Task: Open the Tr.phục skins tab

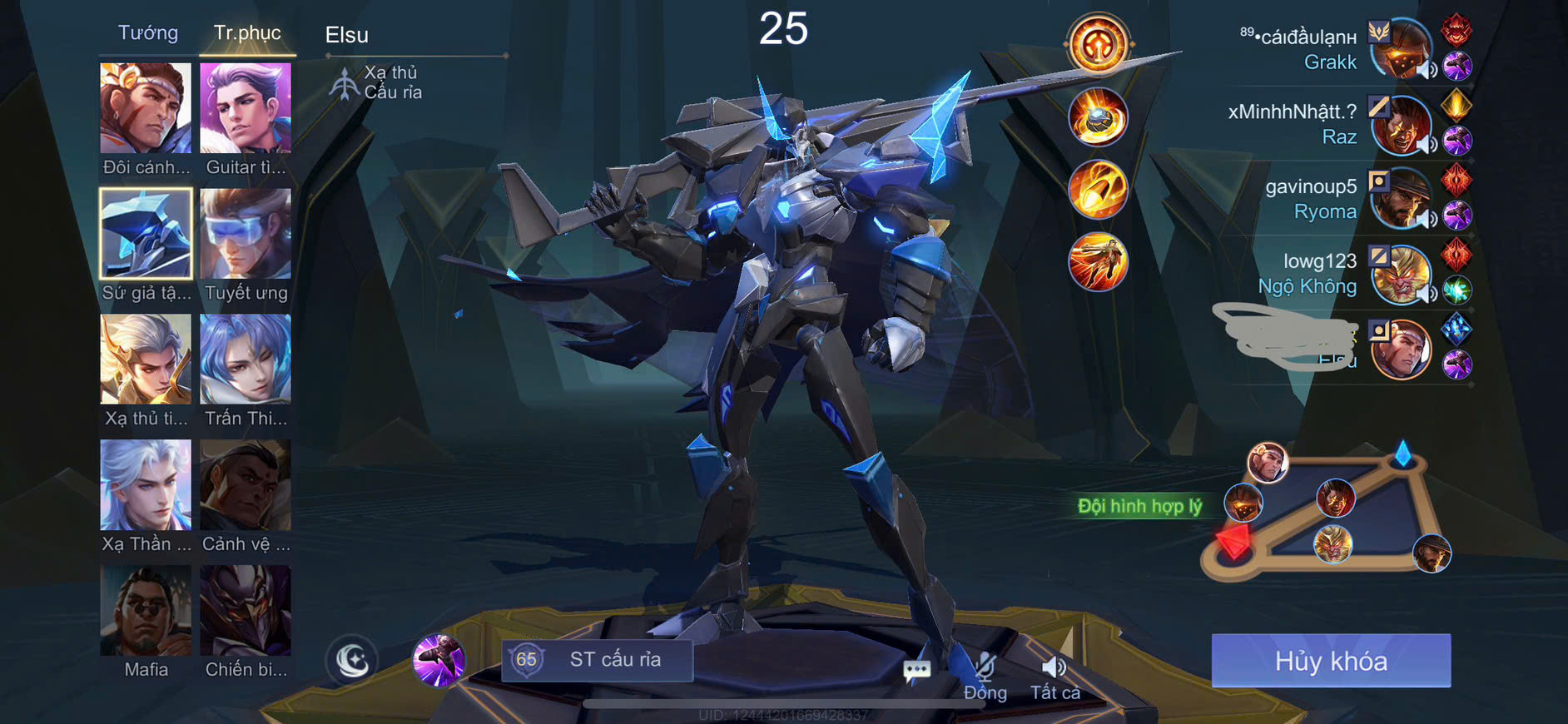Action: 247,33
